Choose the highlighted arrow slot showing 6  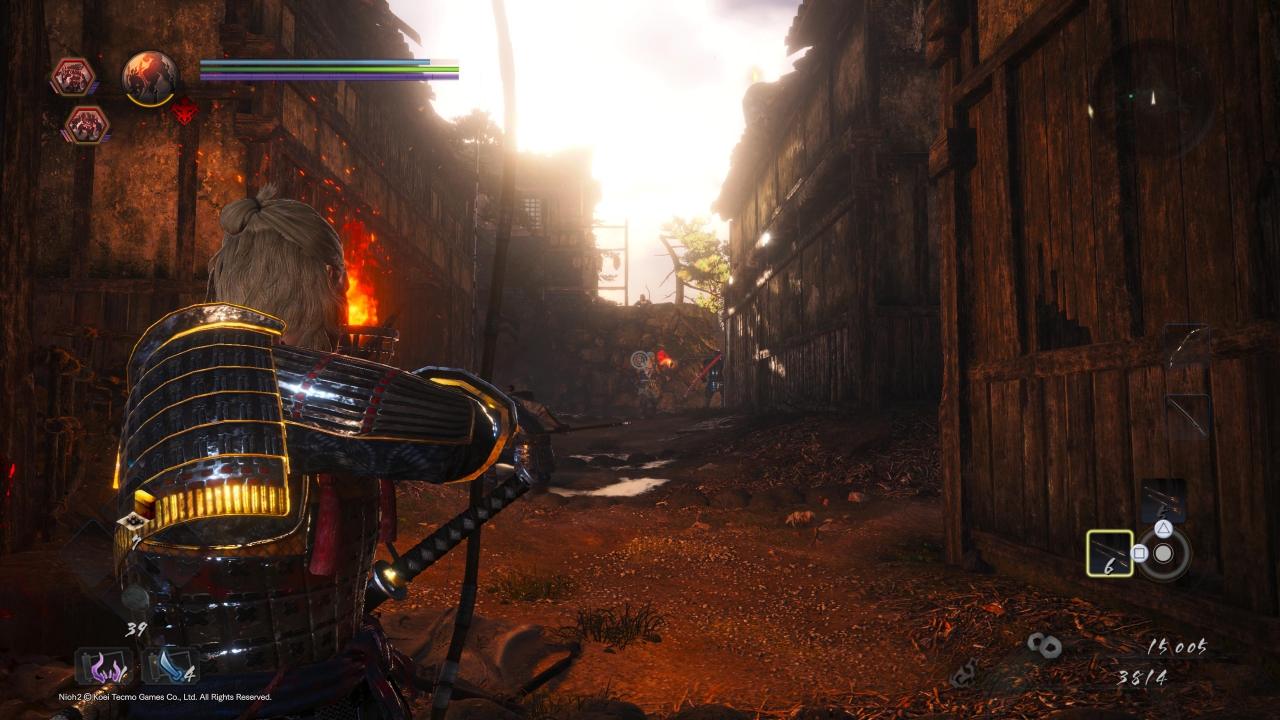1110,553
